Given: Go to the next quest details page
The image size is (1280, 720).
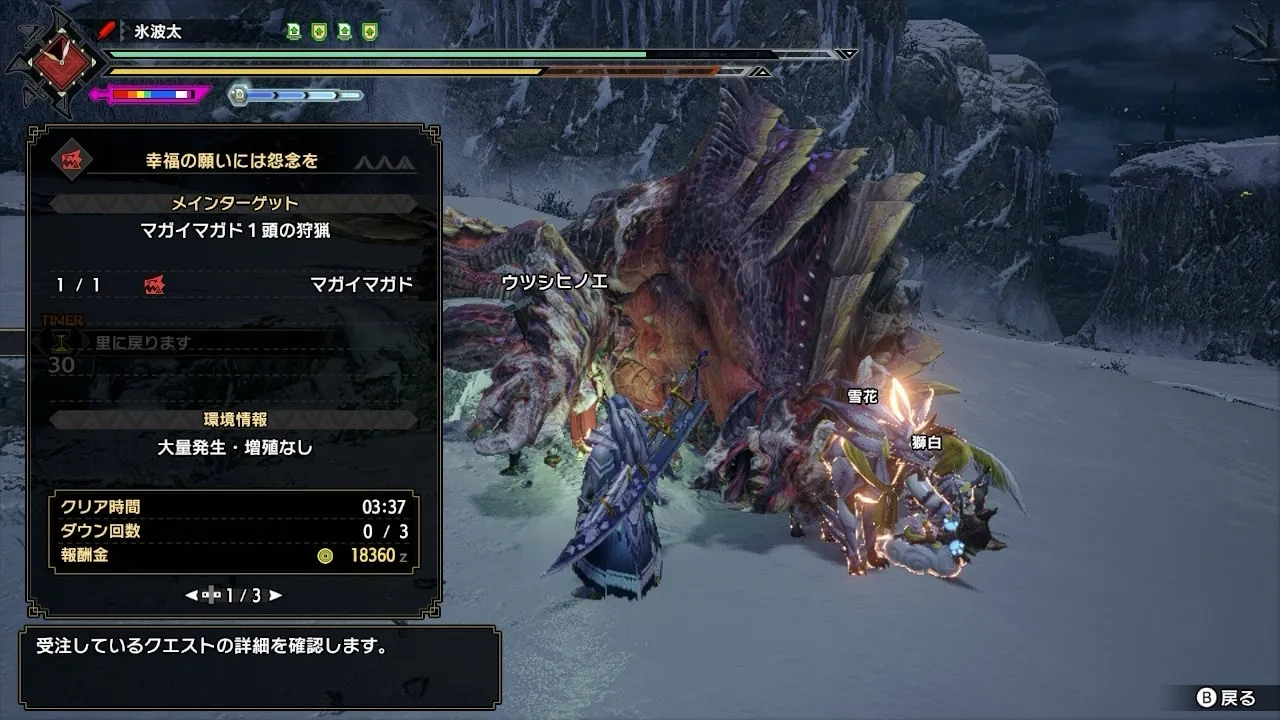Looking at the screenshot, I should click(276, 595).
